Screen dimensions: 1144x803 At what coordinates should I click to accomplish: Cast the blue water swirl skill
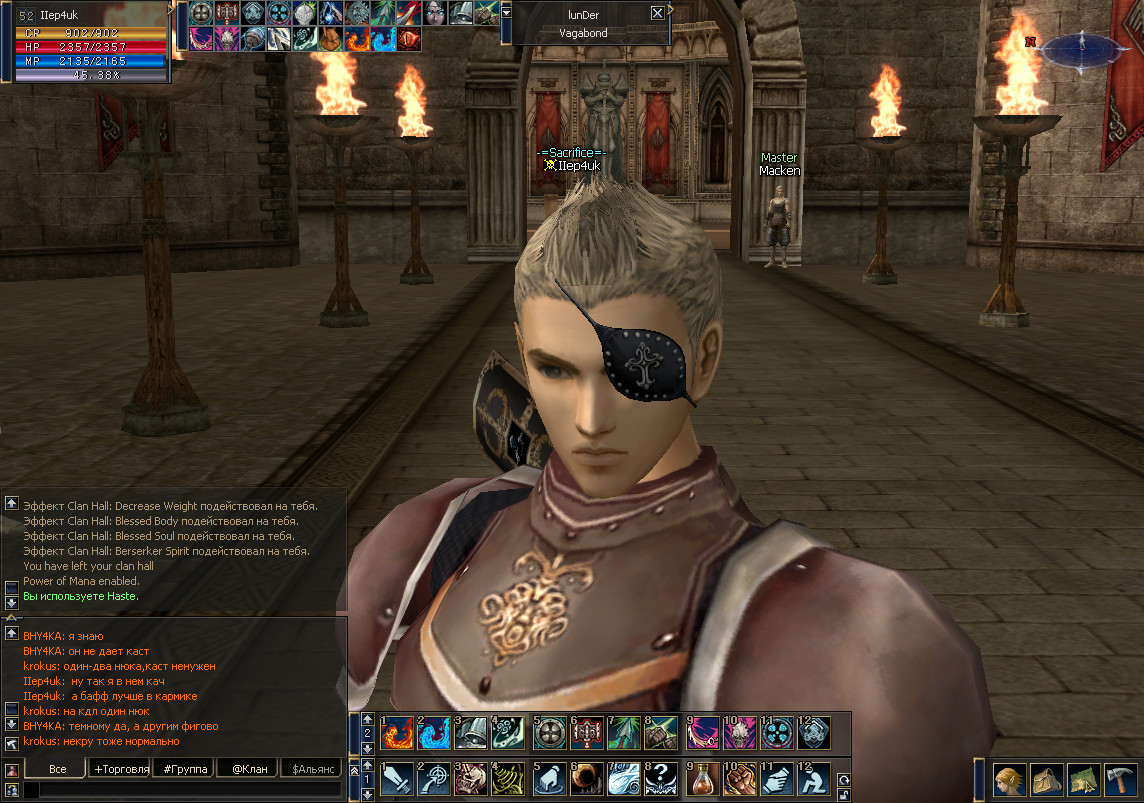[x=433, y=732]
